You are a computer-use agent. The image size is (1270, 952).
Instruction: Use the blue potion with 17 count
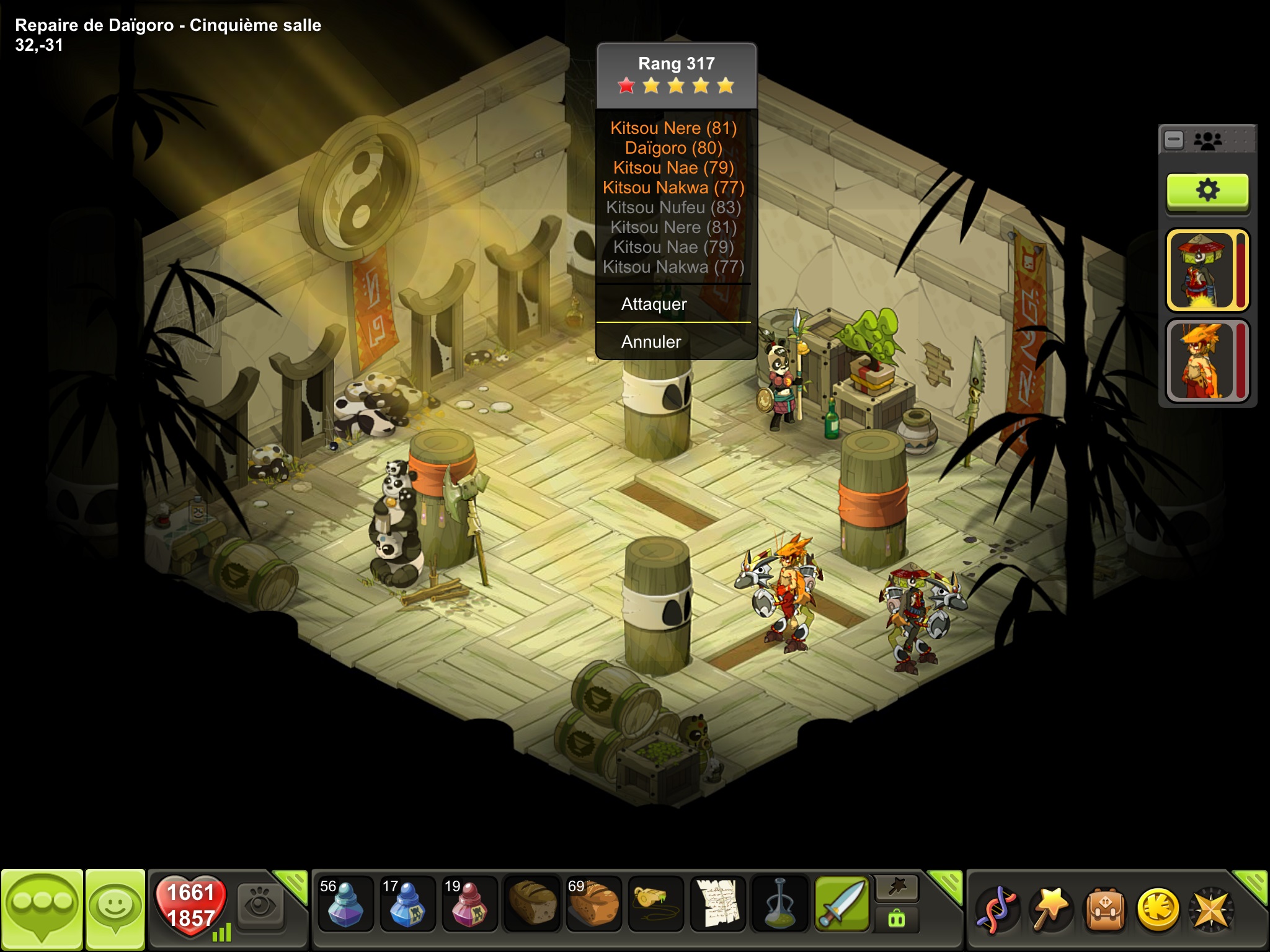tap(407, 904)
